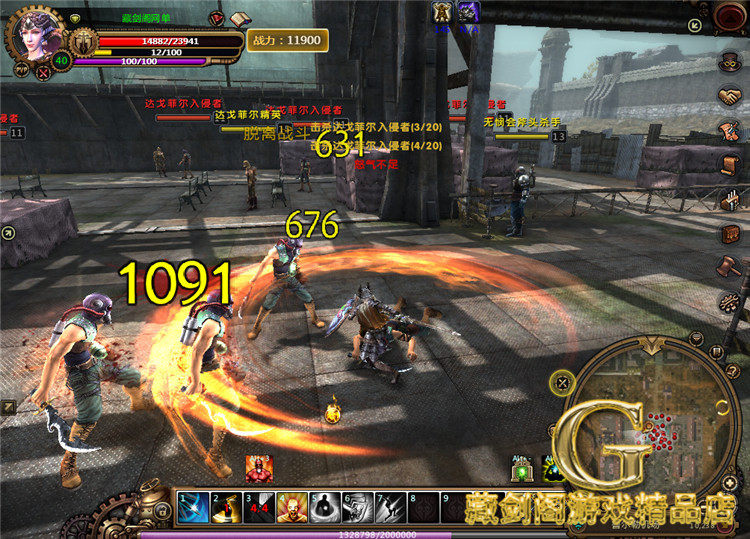Image resolution: width=750 pixels, height=539 pixels.
Task: Activate the claw slash skill in slot 7
Action: click(x=390, y=507)
